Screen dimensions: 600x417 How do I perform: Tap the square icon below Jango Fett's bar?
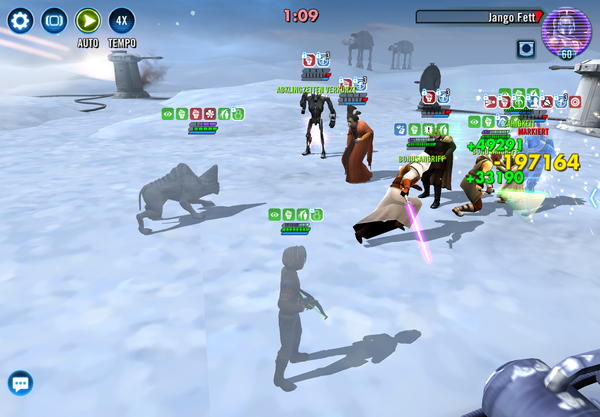[x=526, y=48]
